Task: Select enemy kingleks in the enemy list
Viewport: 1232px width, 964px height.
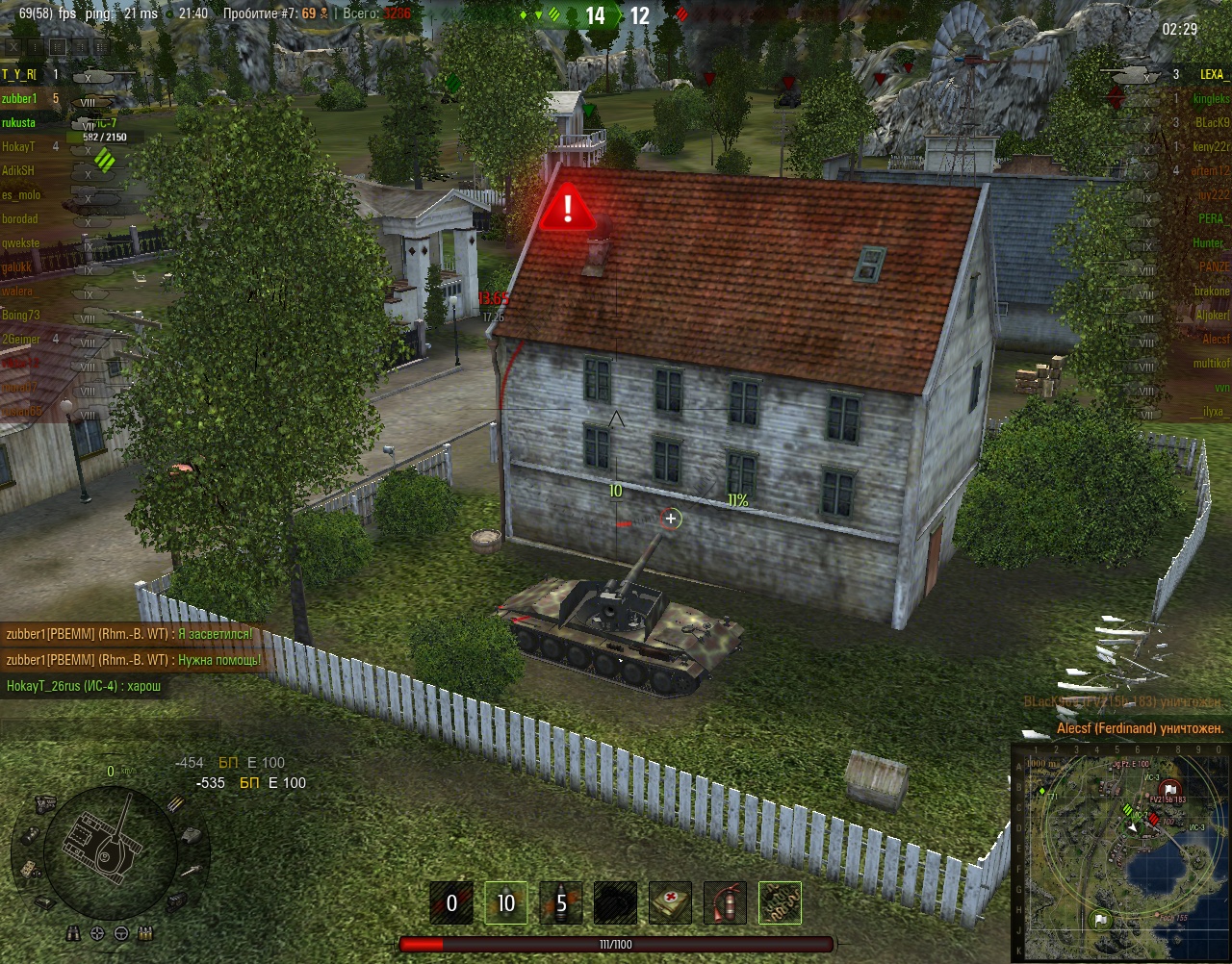Action: [1211, 98]
